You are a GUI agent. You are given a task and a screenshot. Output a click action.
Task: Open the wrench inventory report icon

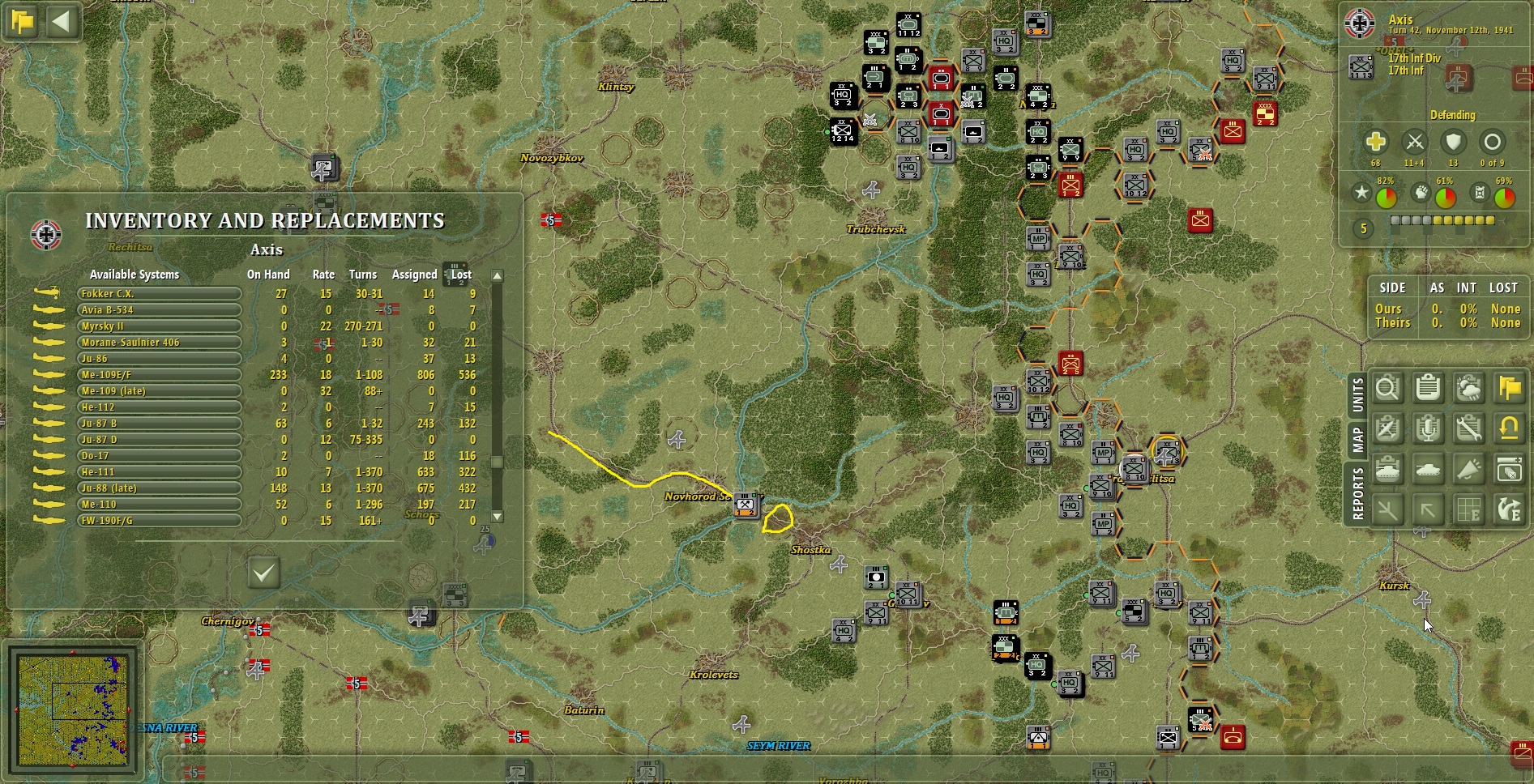coord(1468,429)
